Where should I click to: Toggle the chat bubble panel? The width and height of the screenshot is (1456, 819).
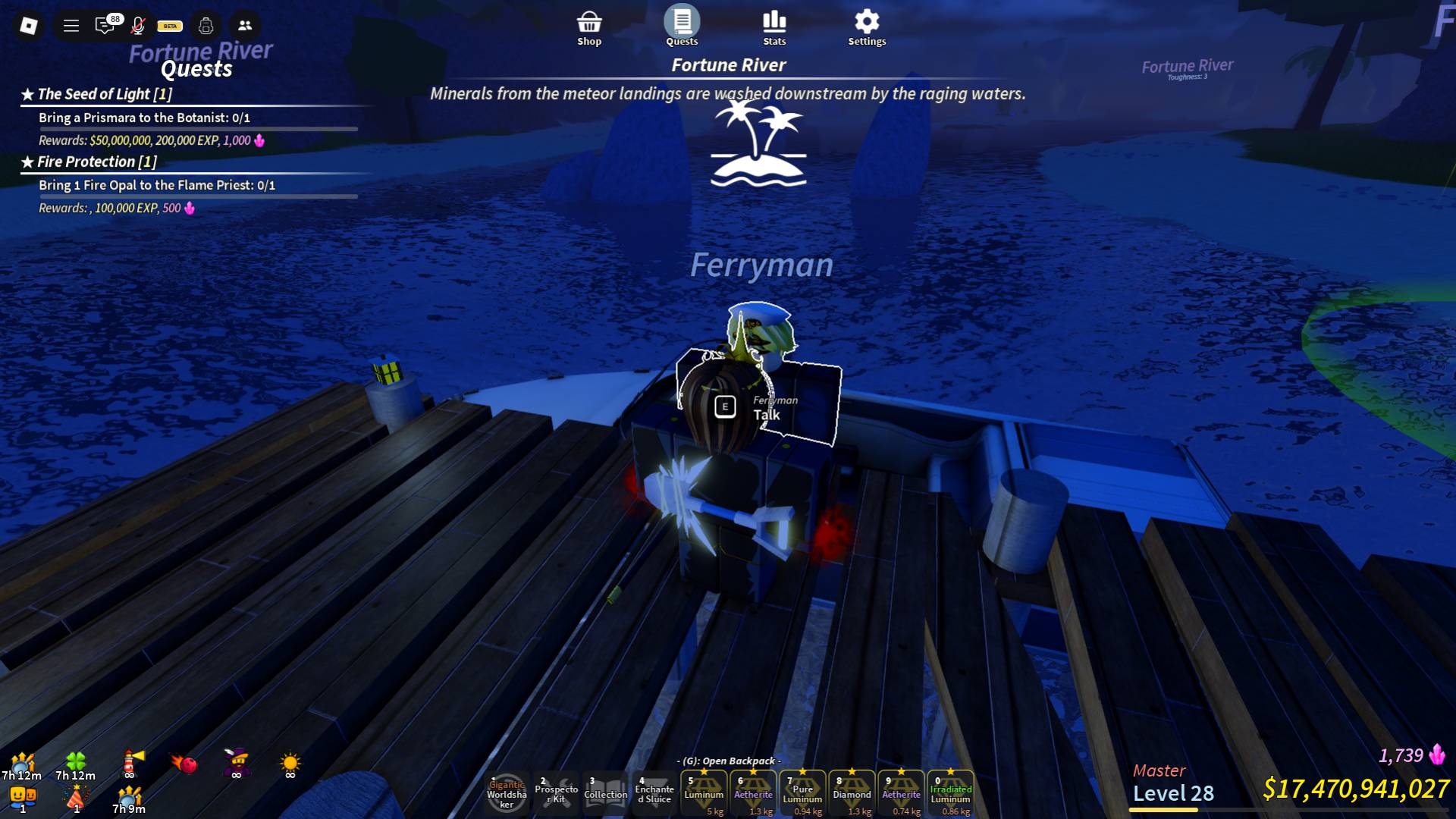[x=105, y=25]
